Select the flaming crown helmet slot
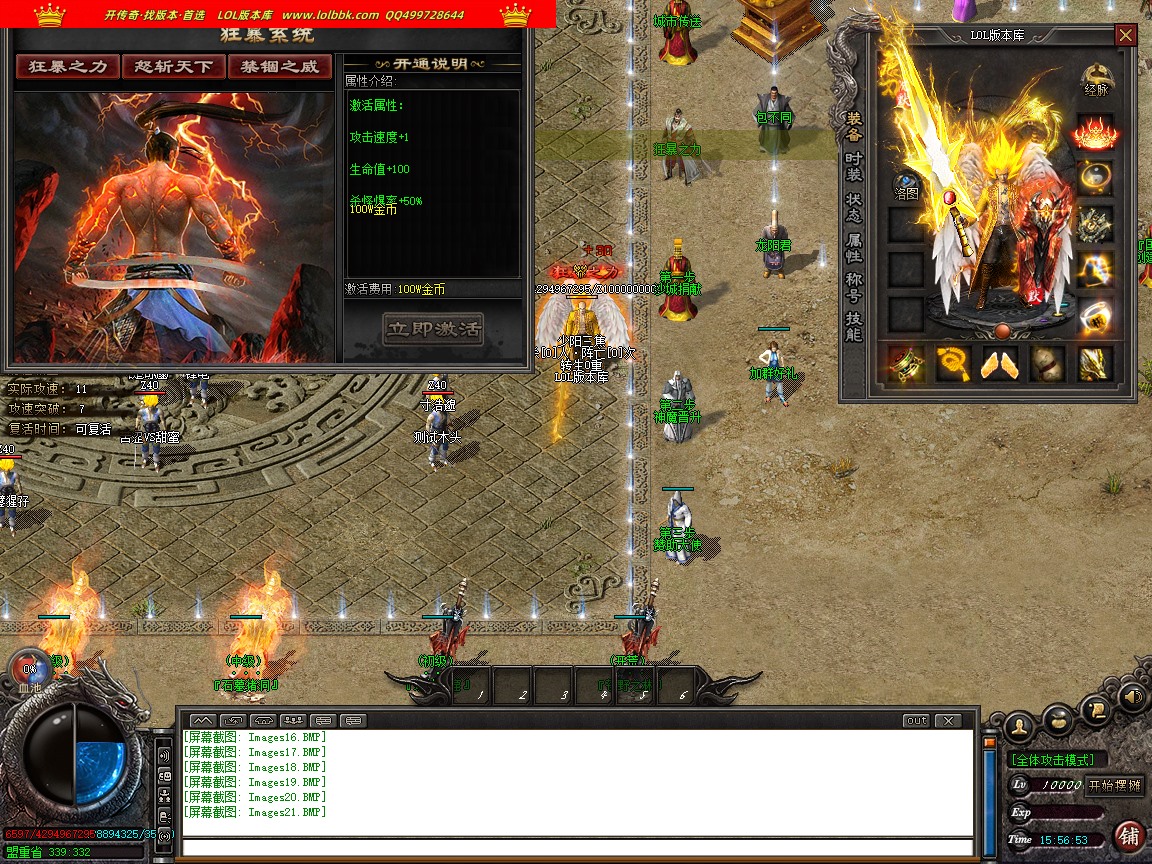This screenshot has width=1152, height=864. coord(1095,132)
